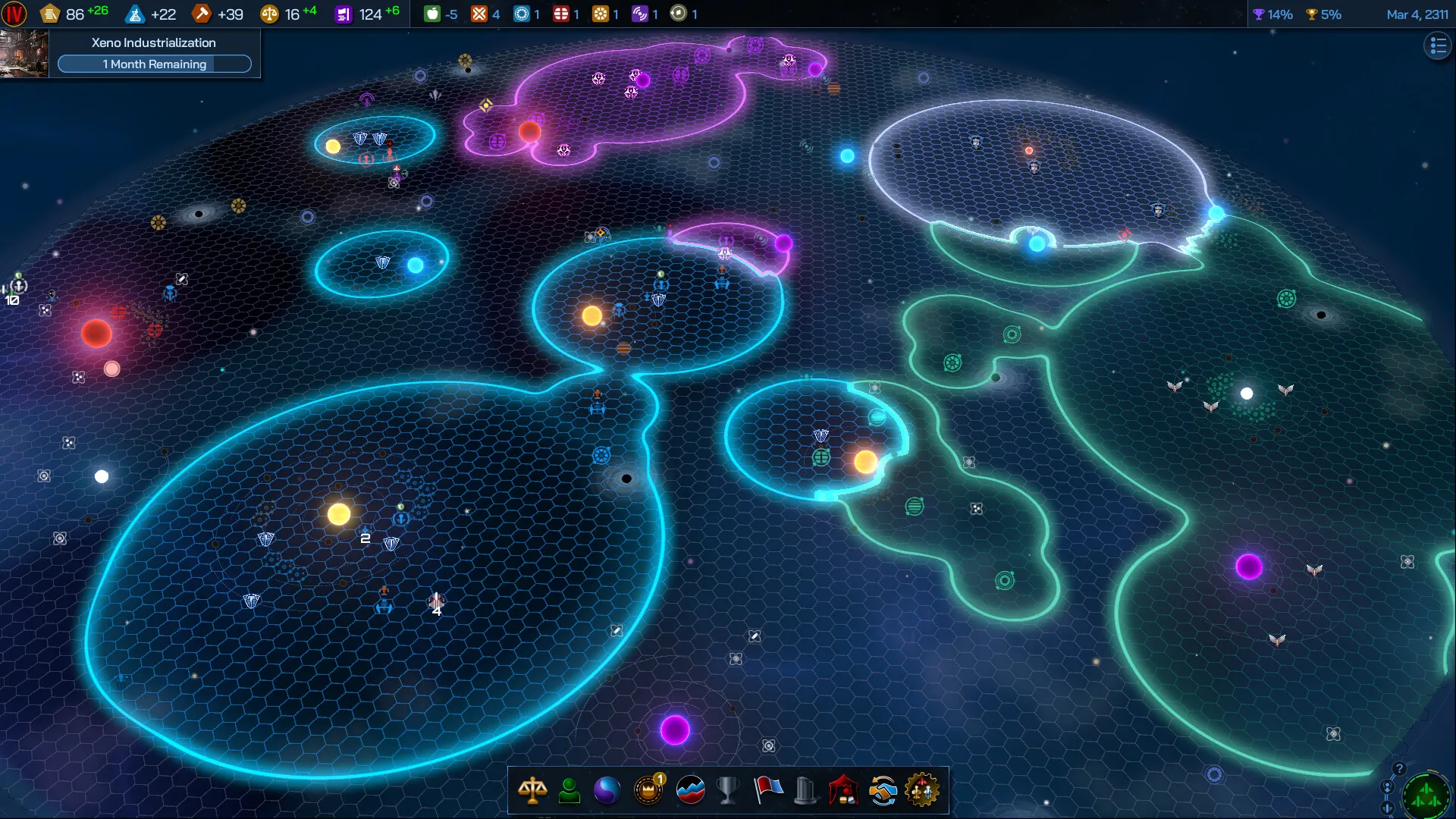Open the top-right game menu list

1437,45
